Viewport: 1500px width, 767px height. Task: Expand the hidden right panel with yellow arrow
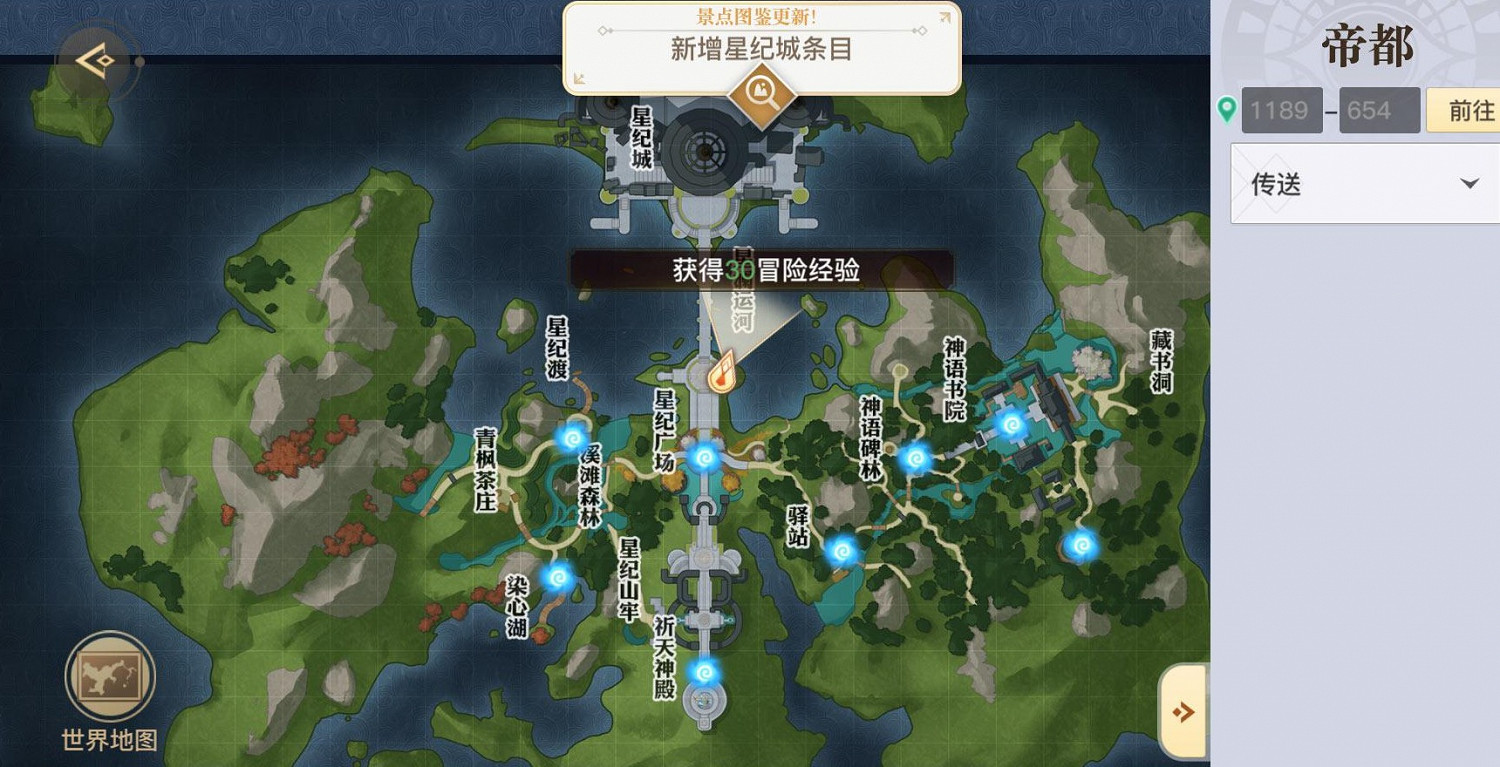[1184, 712]
